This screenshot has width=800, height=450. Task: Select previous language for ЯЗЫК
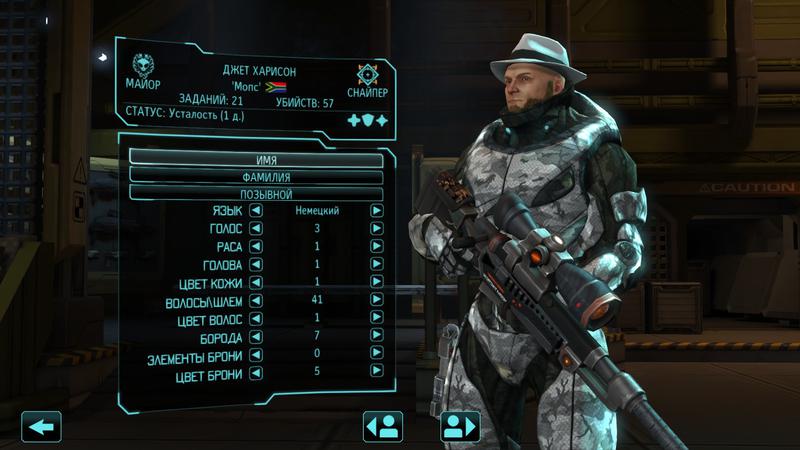[x=255, y=211]
